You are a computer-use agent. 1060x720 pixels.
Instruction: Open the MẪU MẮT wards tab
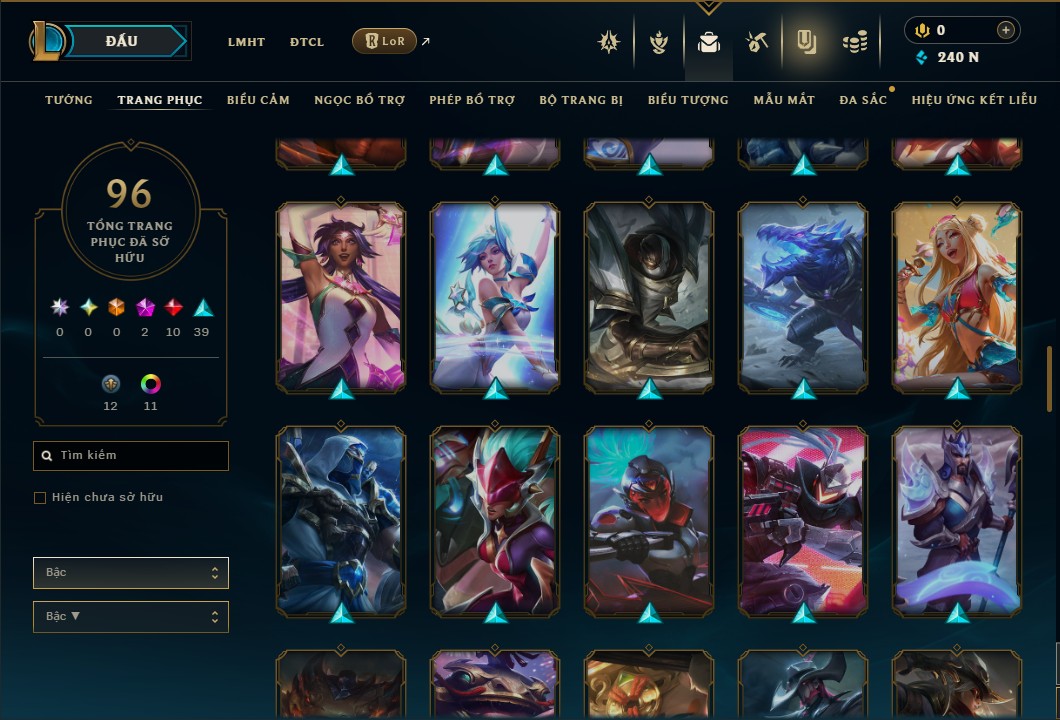(784, 100)
